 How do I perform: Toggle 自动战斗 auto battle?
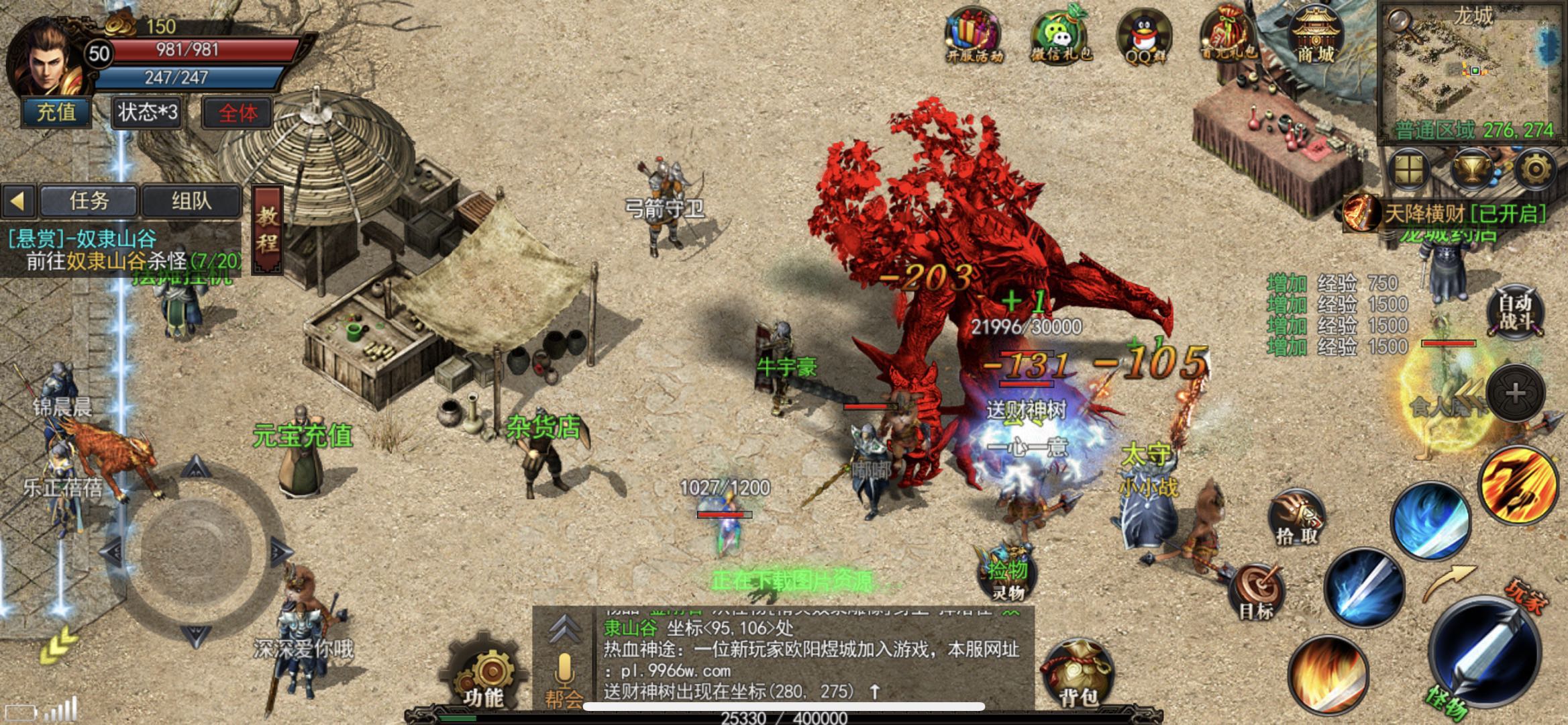click(x=1515, y=313)
